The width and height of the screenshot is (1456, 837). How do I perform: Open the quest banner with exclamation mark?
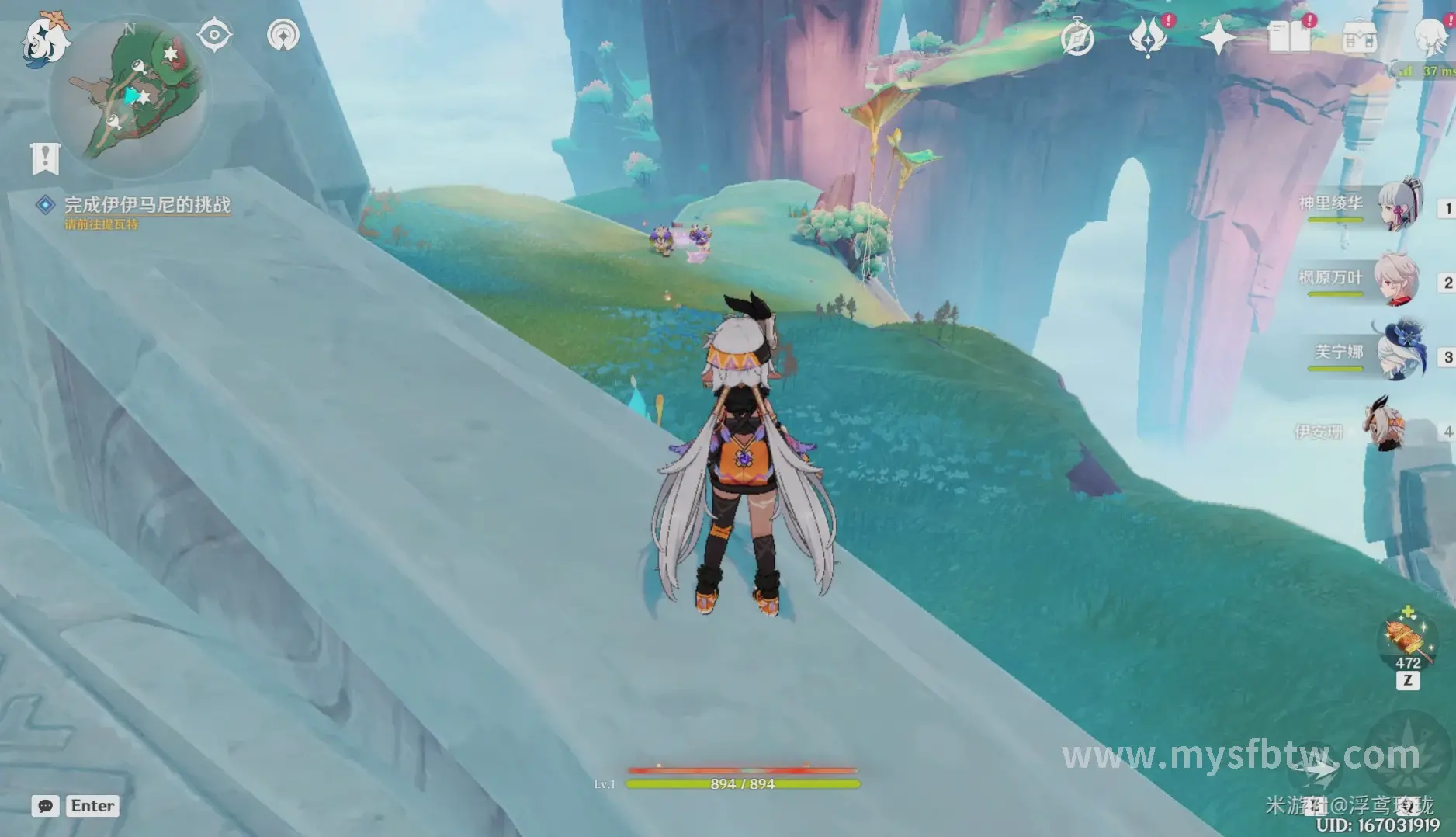[45, 158]
